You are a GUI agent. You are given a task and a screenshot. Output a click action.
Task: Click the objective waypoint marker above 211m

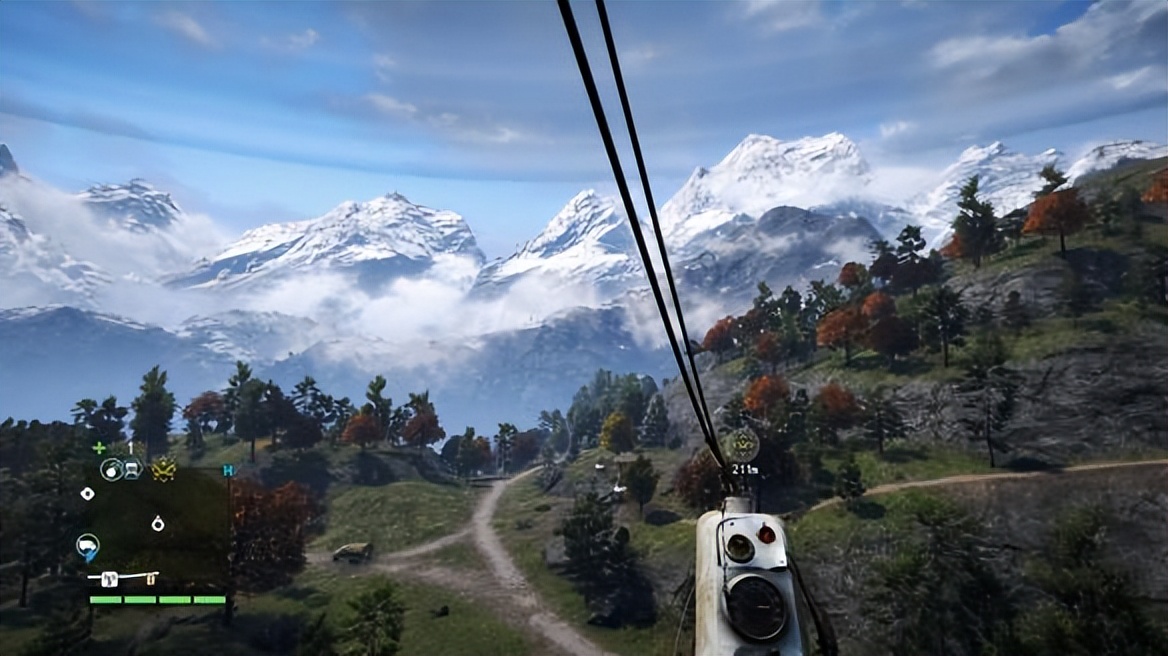click(743, 443)
